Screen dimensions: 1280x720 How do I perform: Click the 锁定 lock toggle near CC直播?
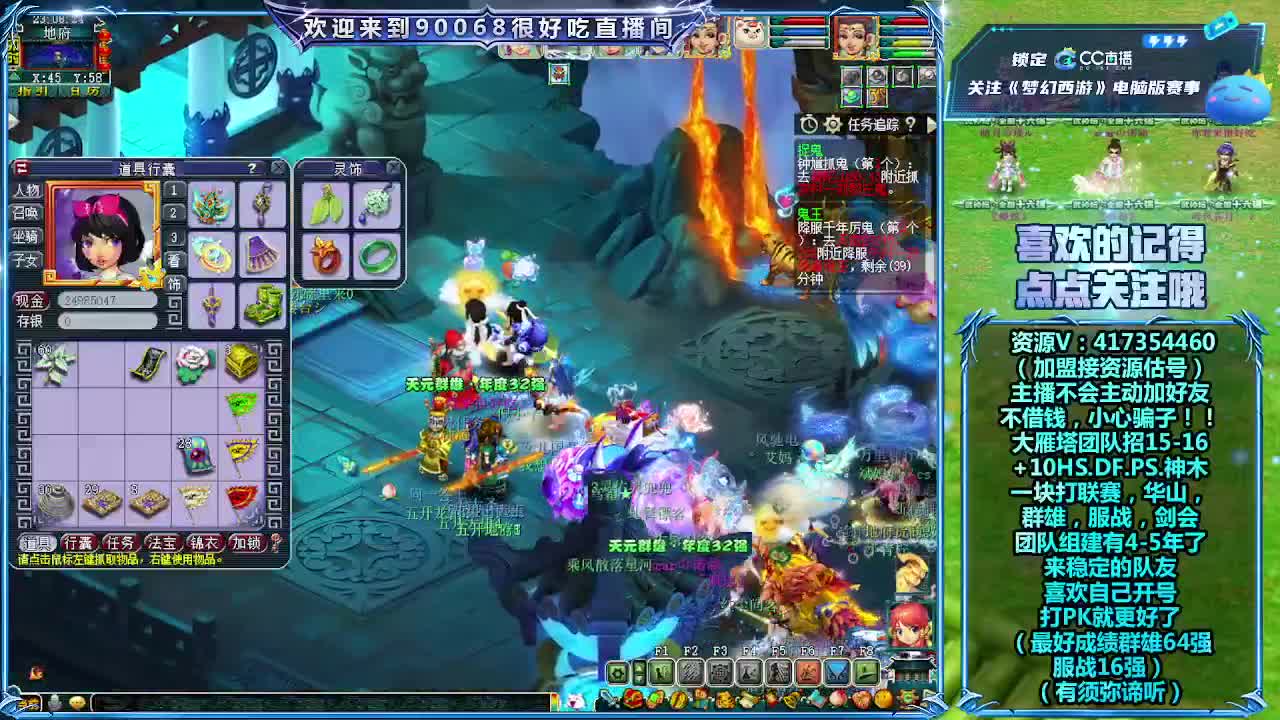(x=1029, y=57)
